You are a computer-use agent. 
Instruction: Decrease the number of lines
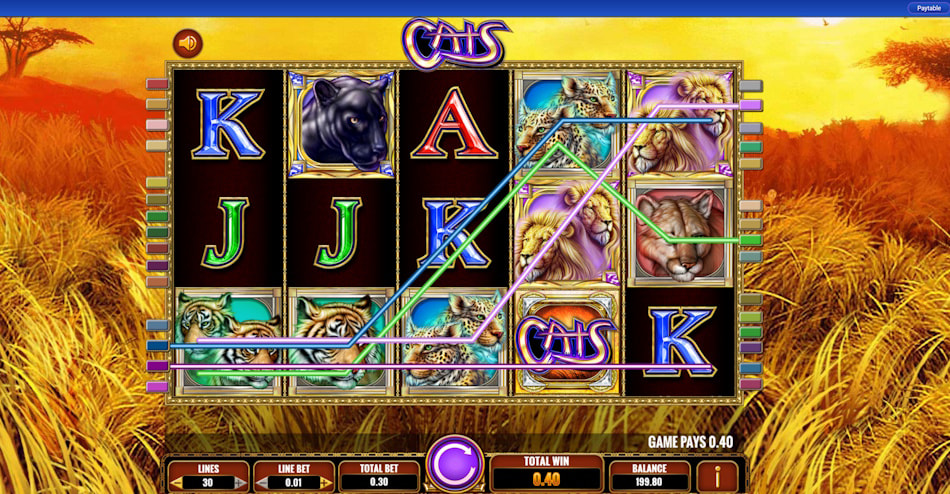pyautogui.click(x=176, y=483)
